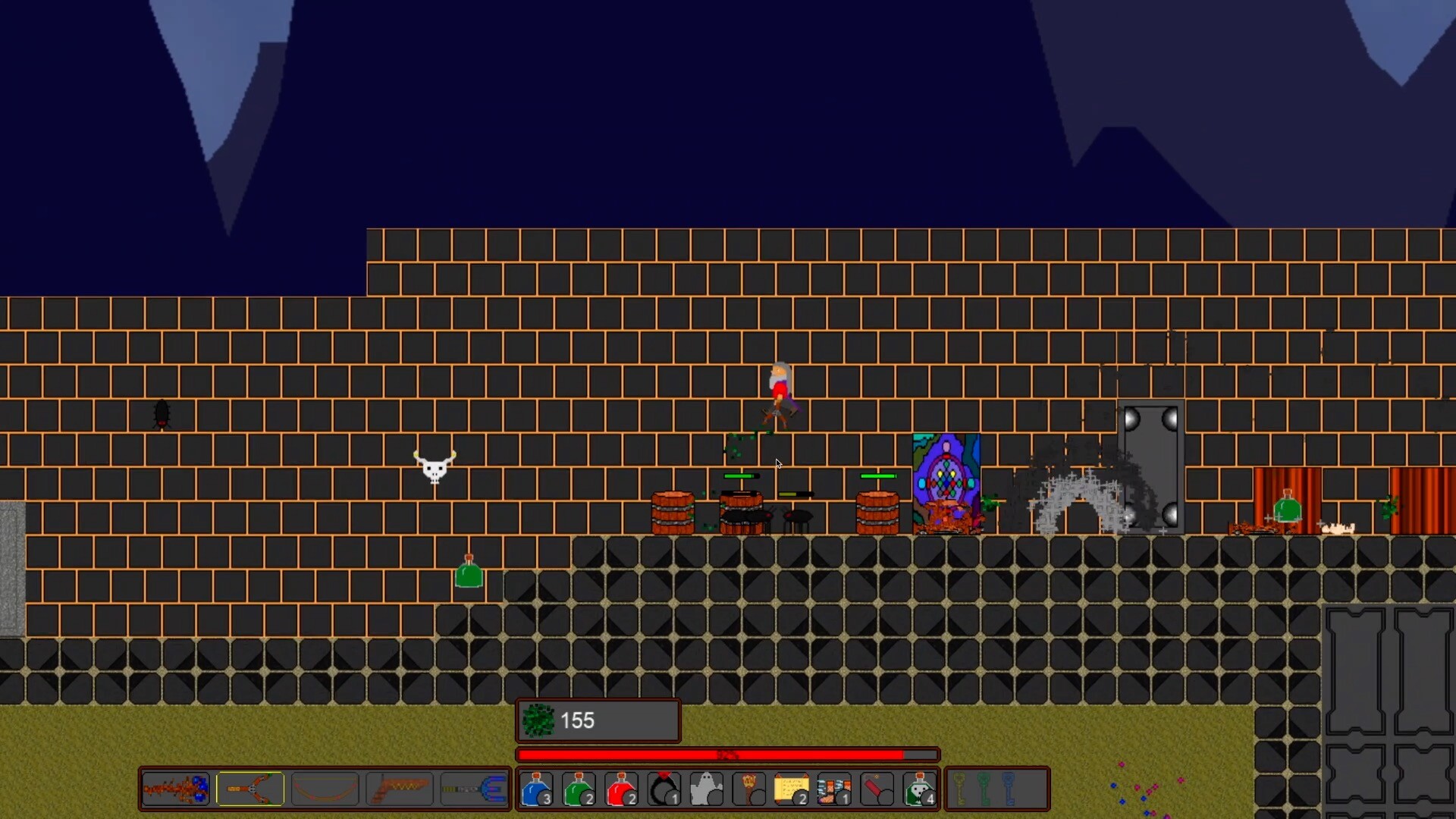Select the skull poison flask stack
This screenshot has width=1456, height=819.
tap(920, 789)
